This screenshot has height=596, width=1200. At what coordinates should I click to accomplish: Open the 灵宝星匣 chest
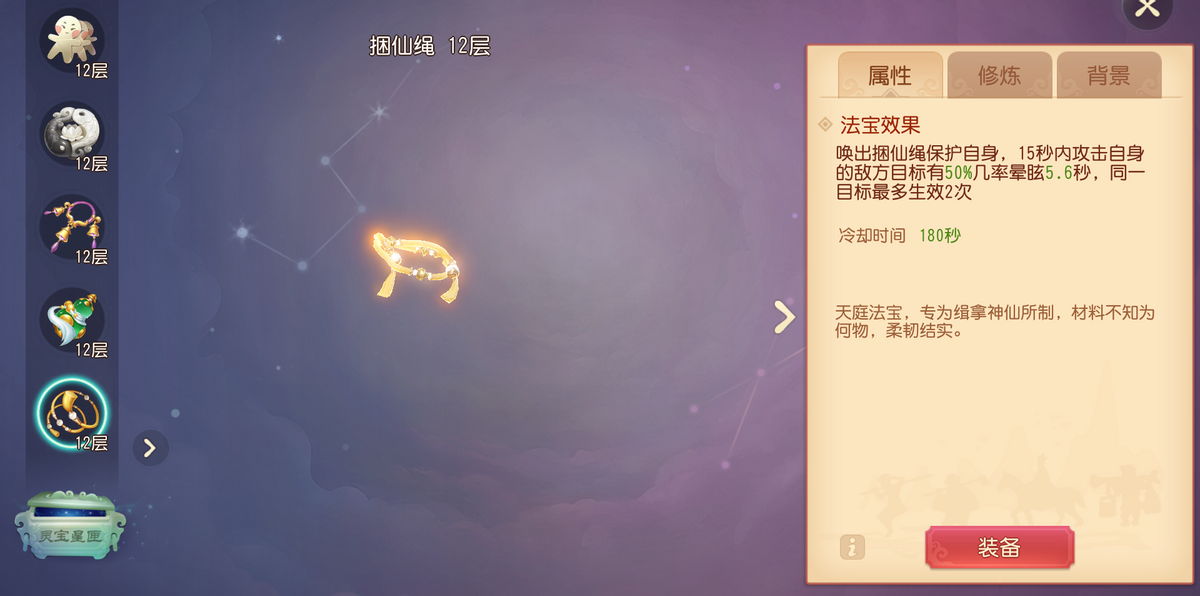point(71,526)
